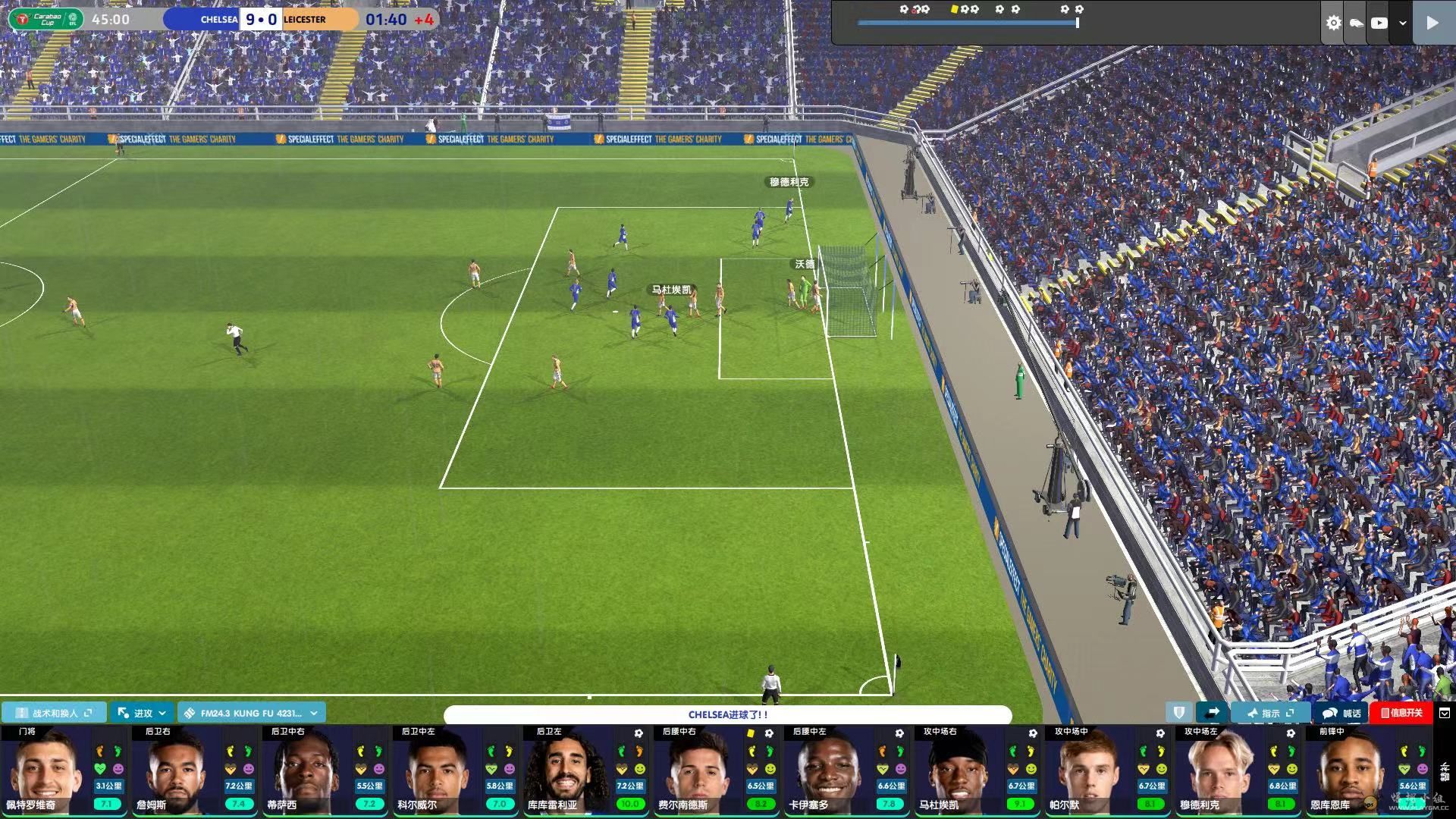Open the 战术和换人 tactics and substitutions panel

55,713
